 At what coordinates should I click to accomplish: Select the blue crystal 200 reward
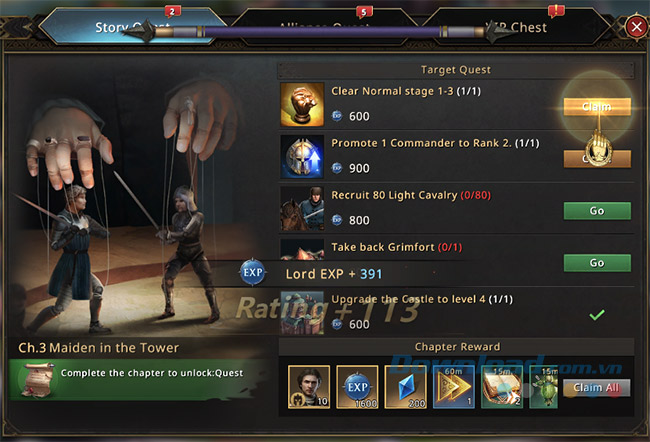(406, 386)
